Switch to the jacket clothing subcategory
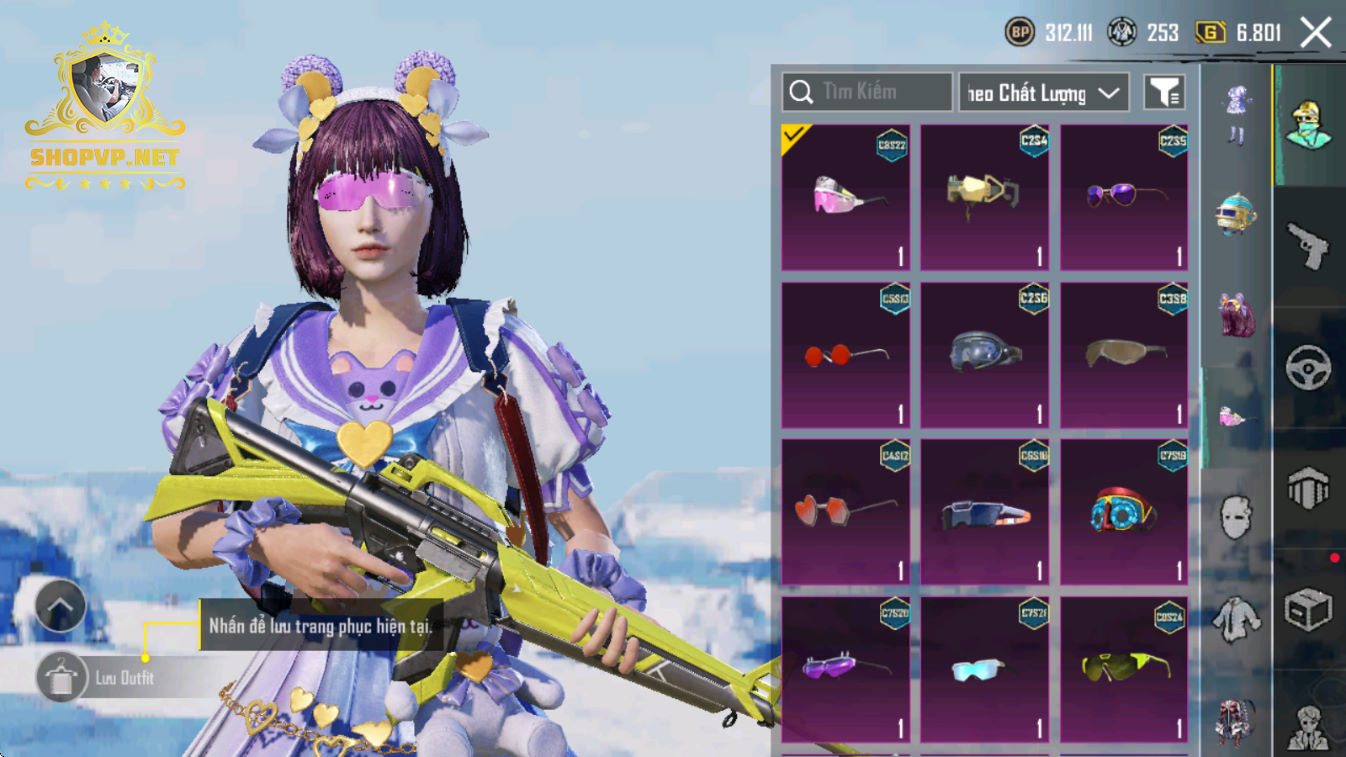Image resolution: width=1346 pixels, height=757 pixels. tap(1236, 619)
